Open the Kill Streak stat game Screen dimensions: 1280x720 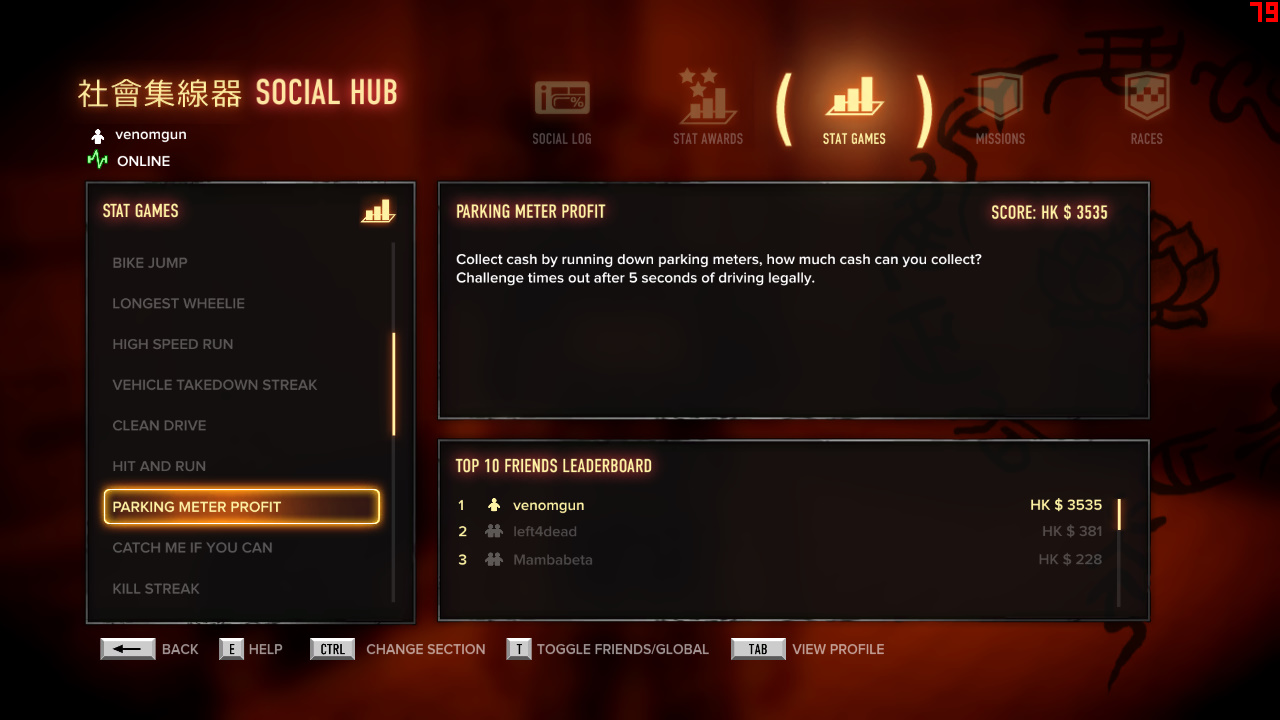pos(156,589)
